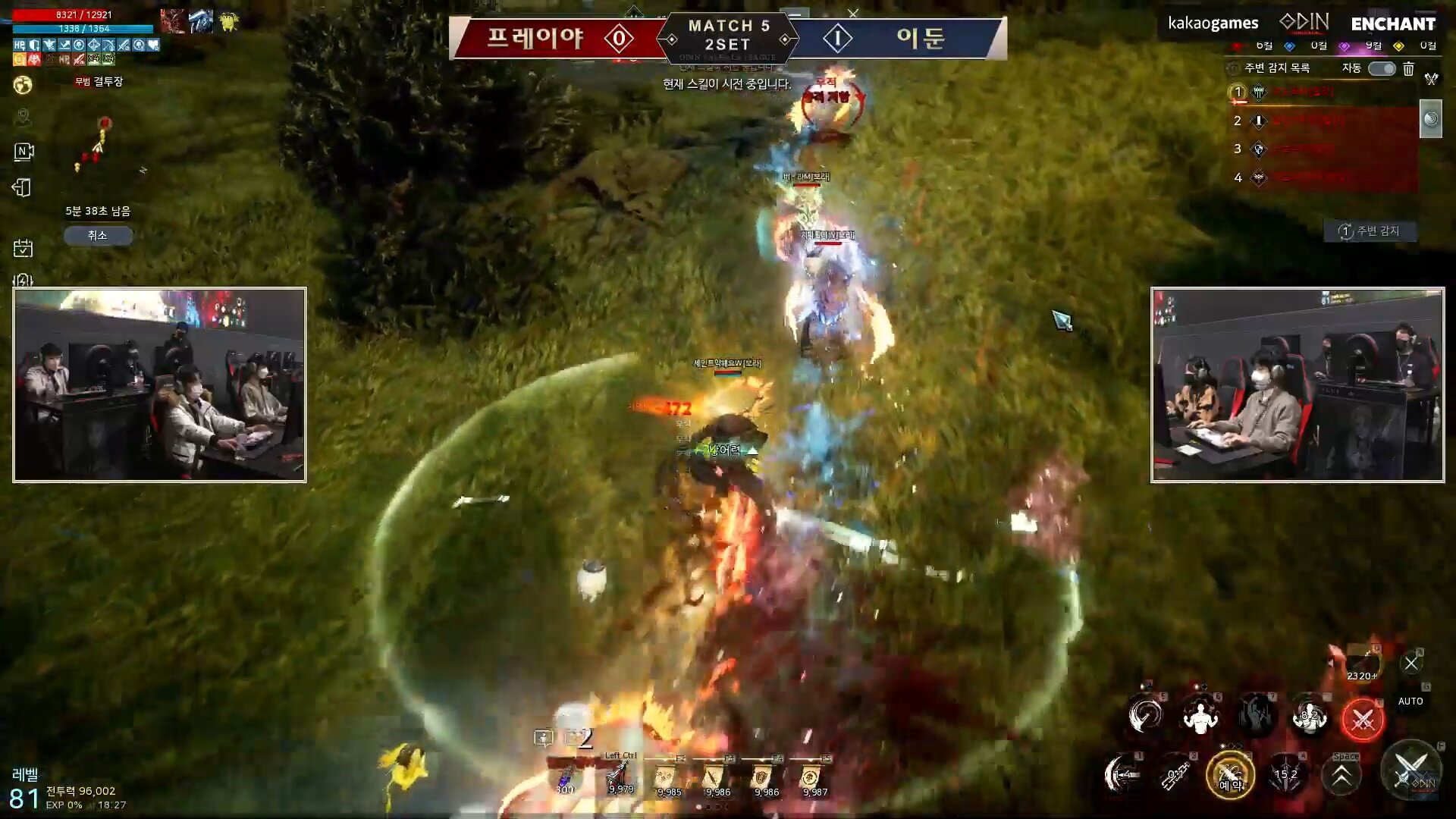Open the calendar schedule icon
Image resolution: width=1456 pixels, height=819 pixels.
click(x=23, y=248)
